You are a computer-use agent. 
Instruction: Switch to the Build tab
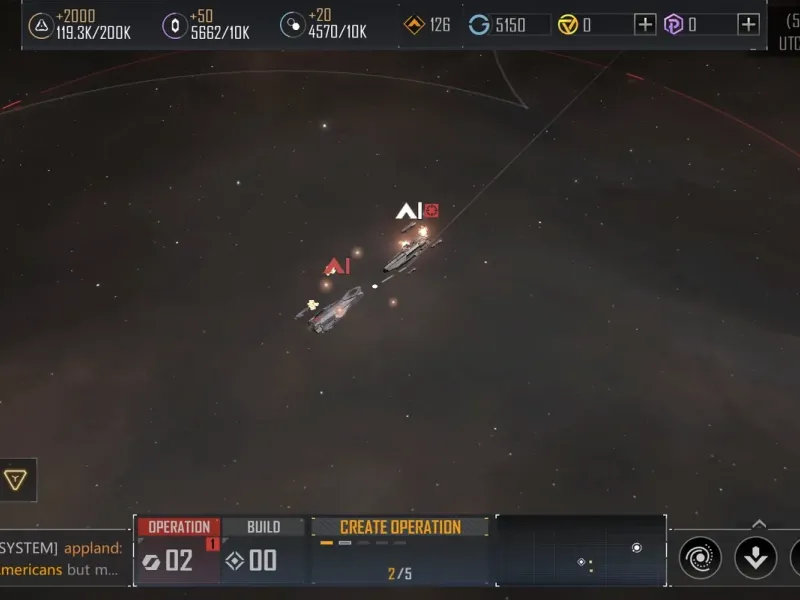coord(263,527)
